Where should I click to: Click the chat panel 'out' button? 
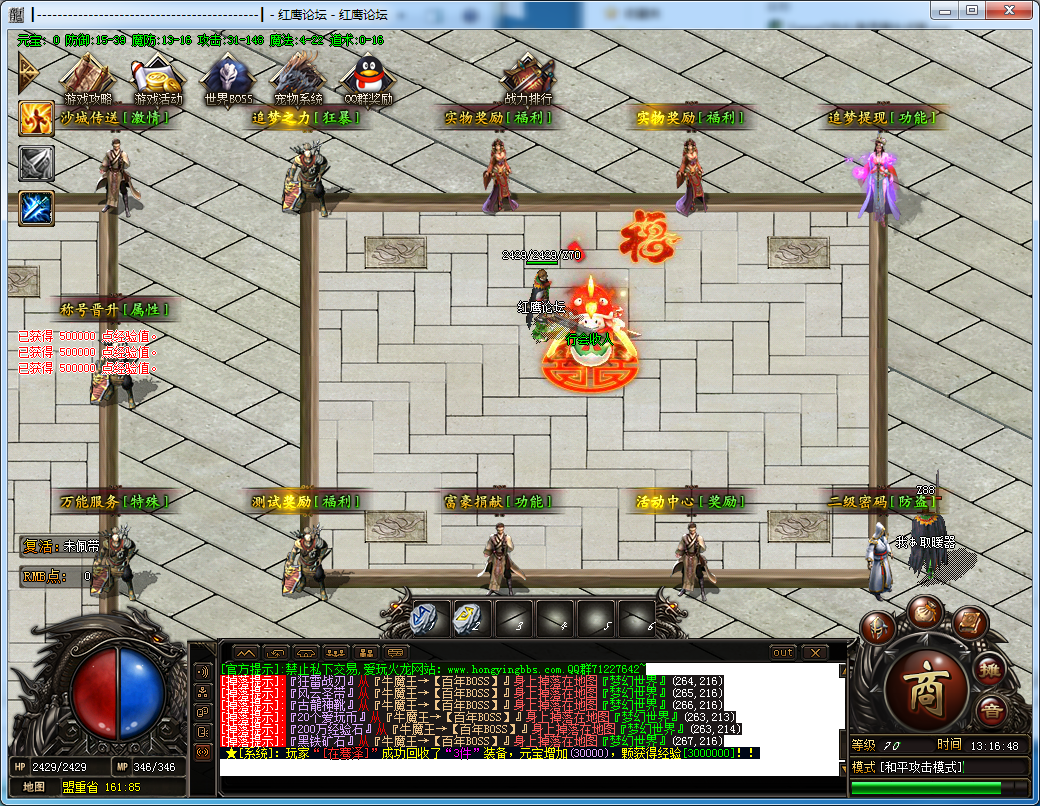click(x=783, y=653)
